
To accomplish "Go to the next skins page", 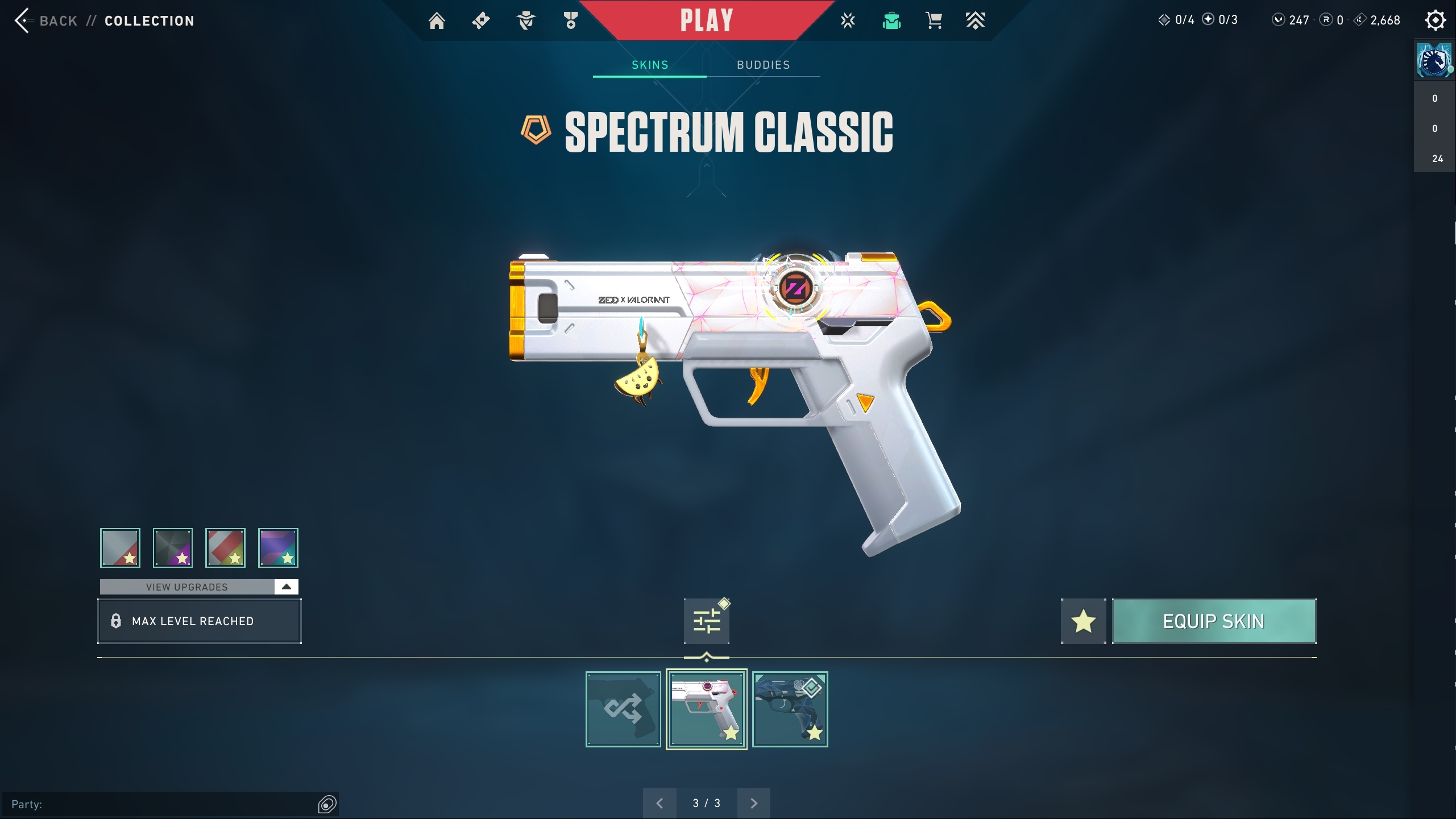I will coord(754,803).
